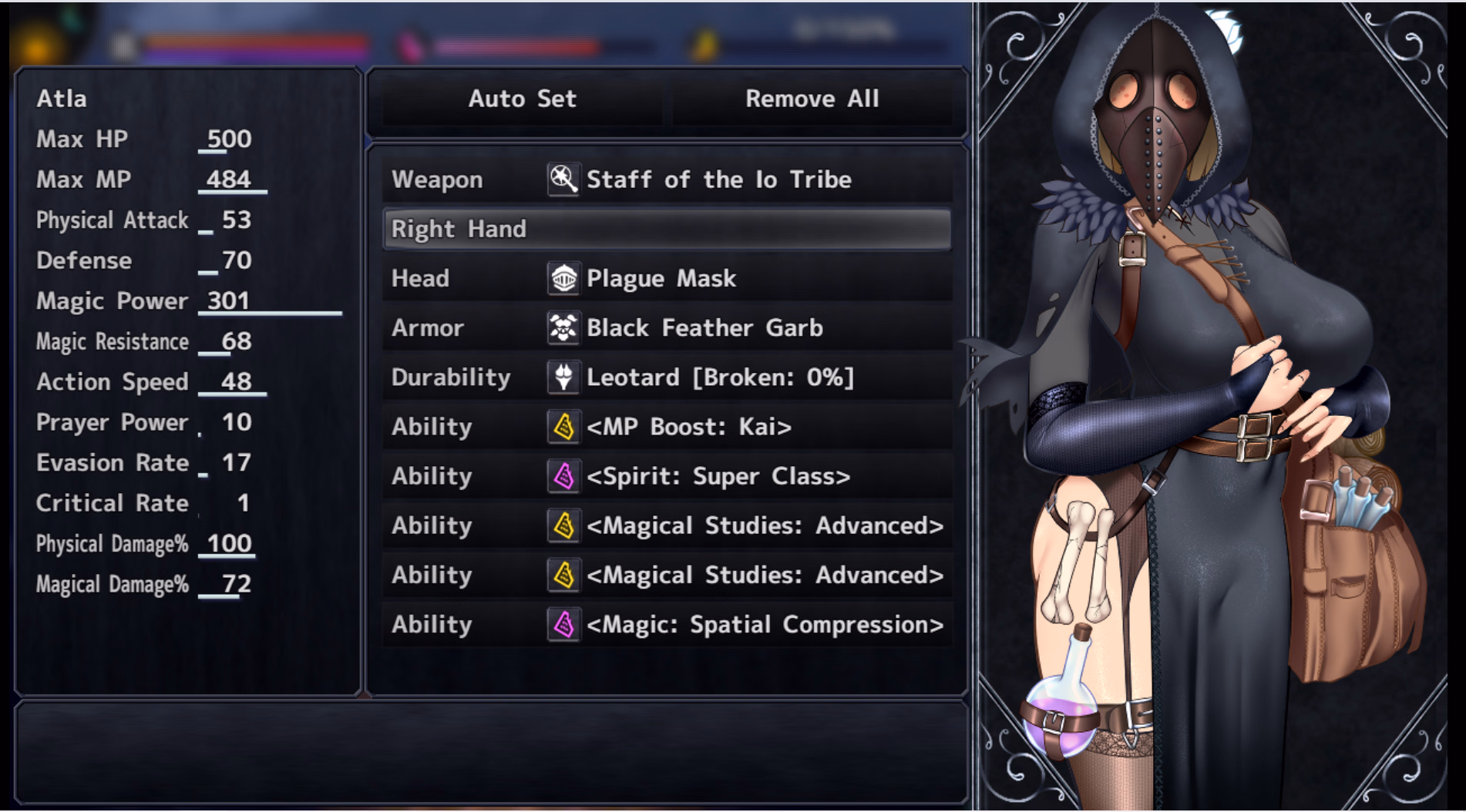Select the empty Right Hand slot

click(667, 229)
